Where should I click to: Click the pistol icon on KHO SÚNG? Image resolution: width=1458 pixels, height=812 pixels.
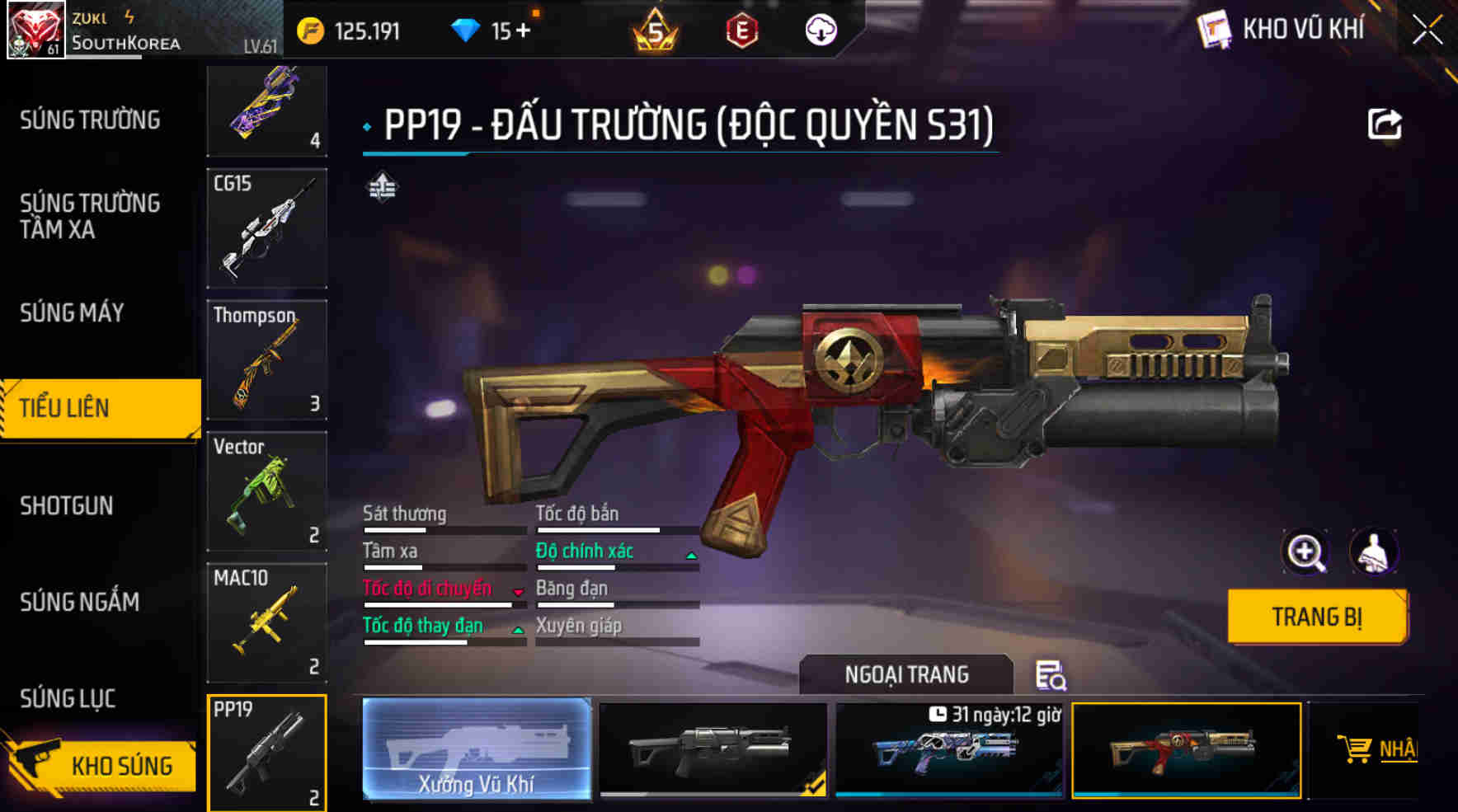(35, 764)
